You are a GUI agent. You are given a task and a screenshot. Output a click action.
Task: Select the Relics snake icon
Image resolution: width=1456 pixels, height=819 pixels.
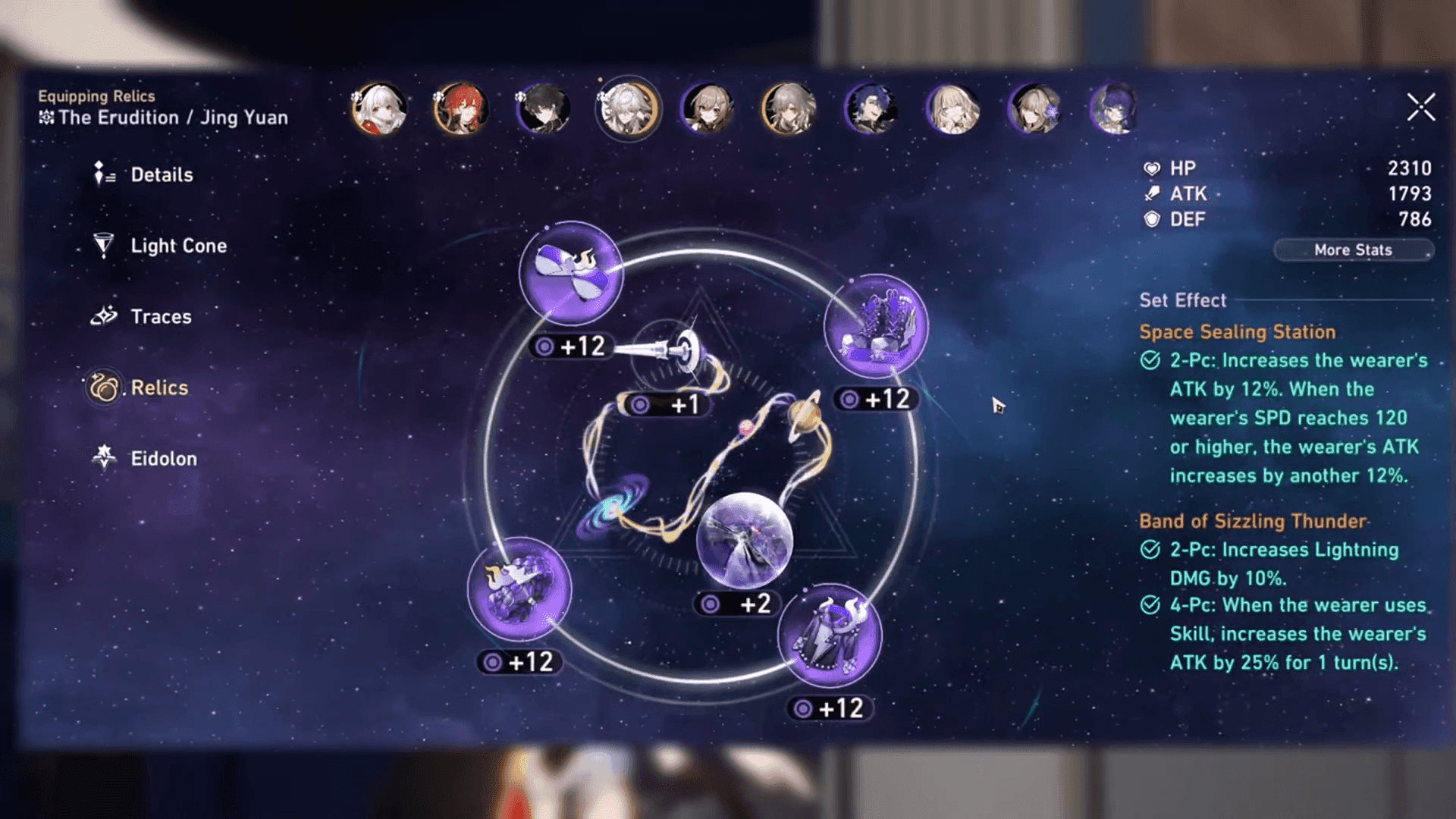tap(103, 387)
